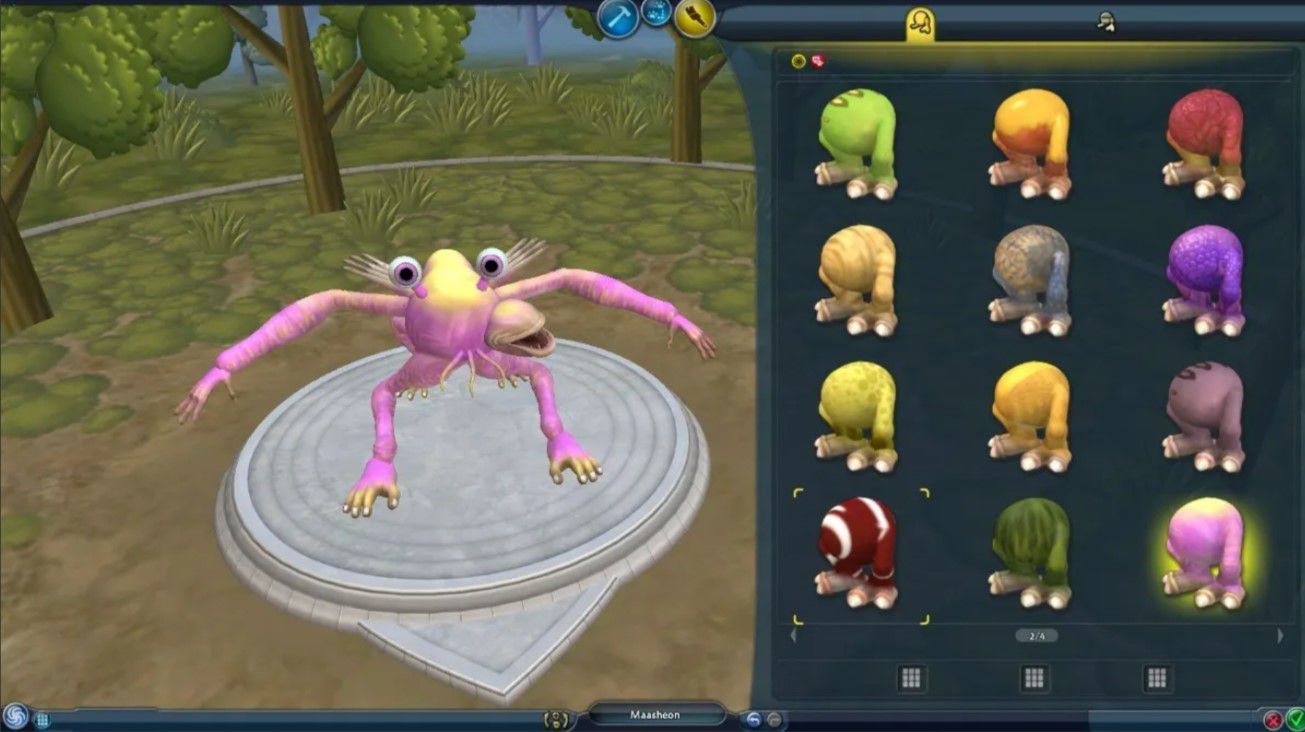Viewport: 1305px width, 732px height.
Task: Toggle the middle coat grid button below palette
Action: pos(1034,676)
